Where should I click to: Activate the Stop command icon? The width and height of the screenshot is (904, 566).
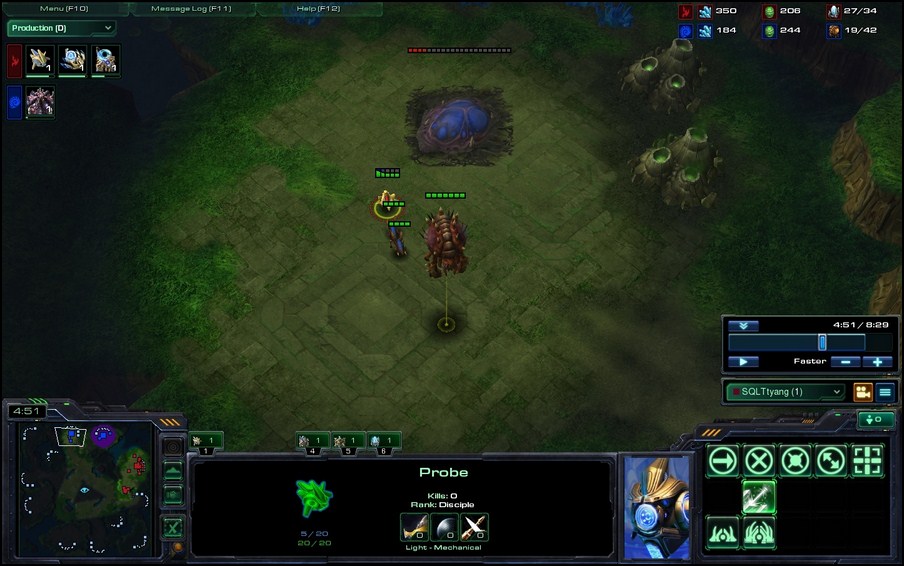click(x=759, y=461)
